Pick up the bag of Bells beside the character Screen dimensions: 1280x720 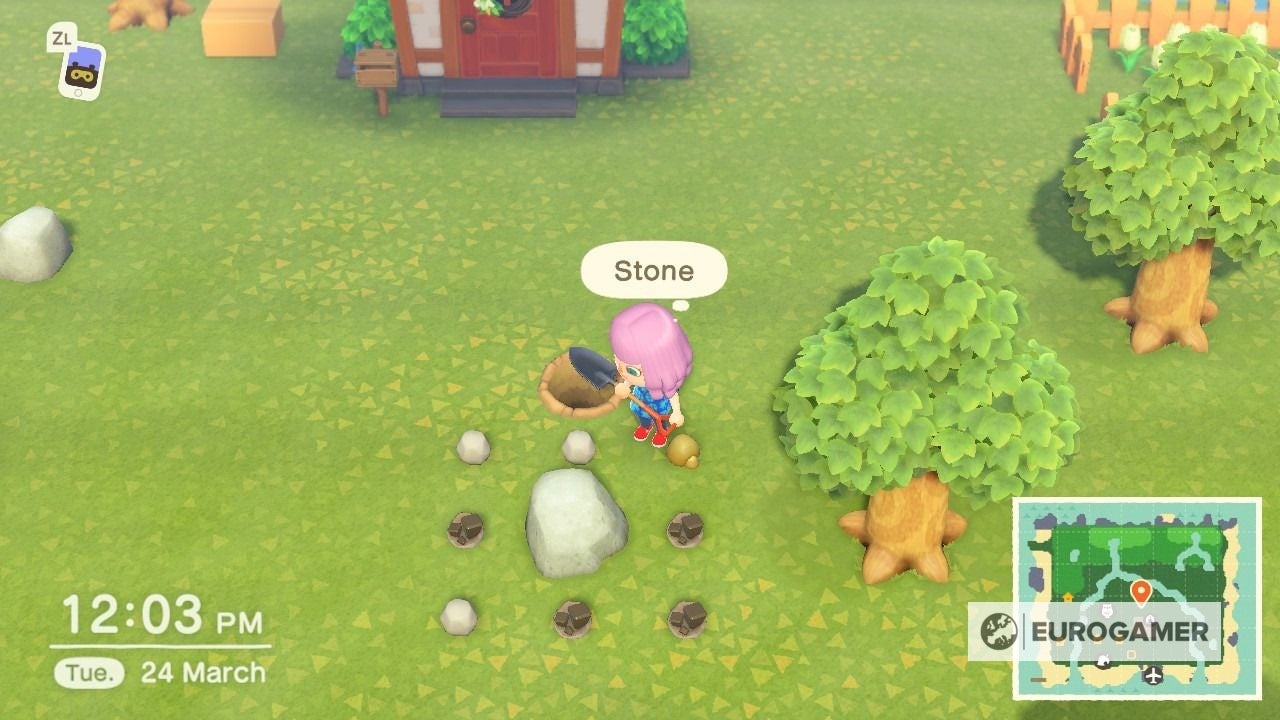684,452
